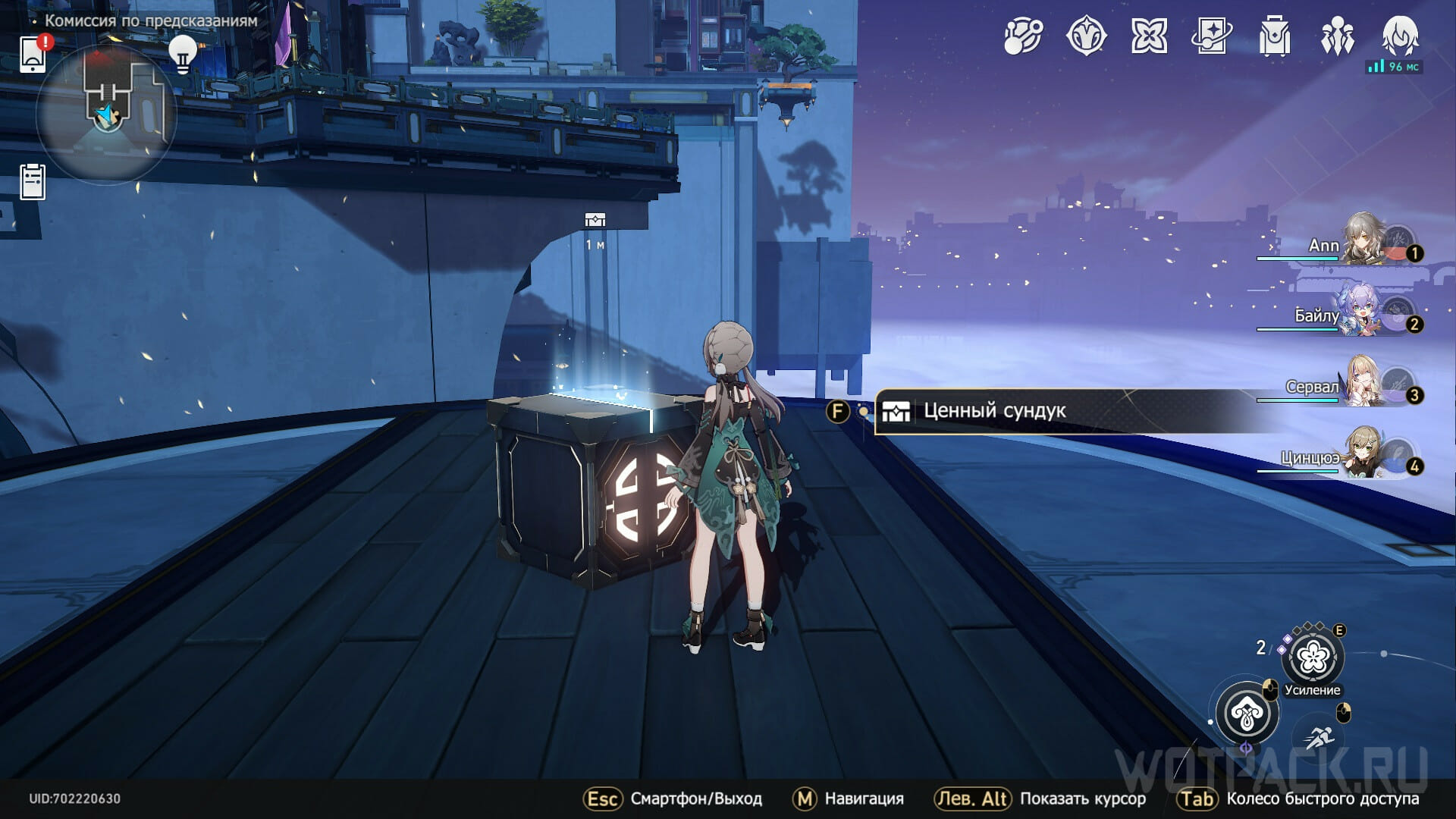Open the planet-shaped icon in top bar
Screen dimensions: 1456x819
(x=1023, y=36)
